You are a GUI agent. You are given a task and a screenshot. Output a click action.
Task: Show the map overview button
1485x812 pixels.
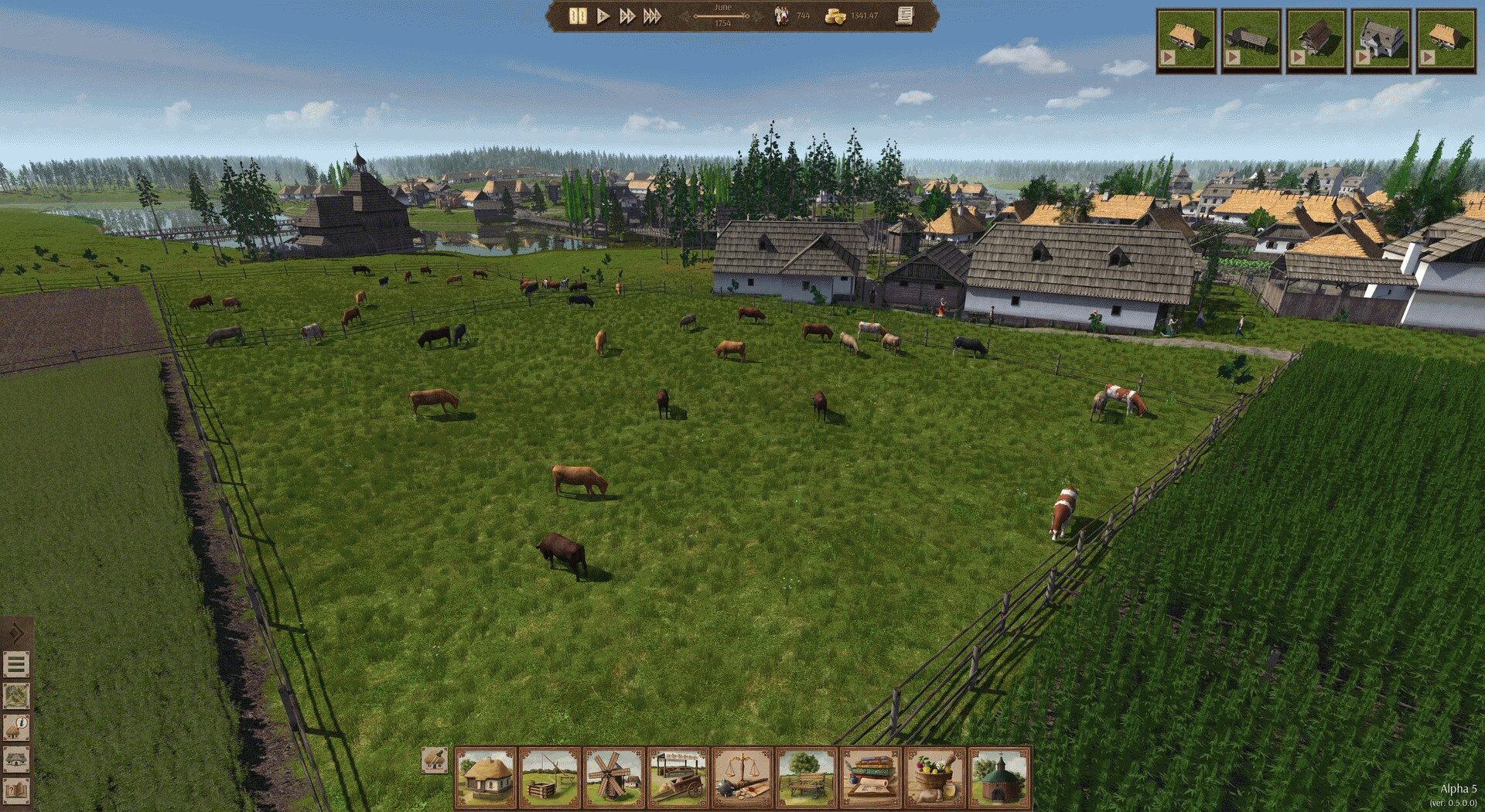(x=16, y=696)
